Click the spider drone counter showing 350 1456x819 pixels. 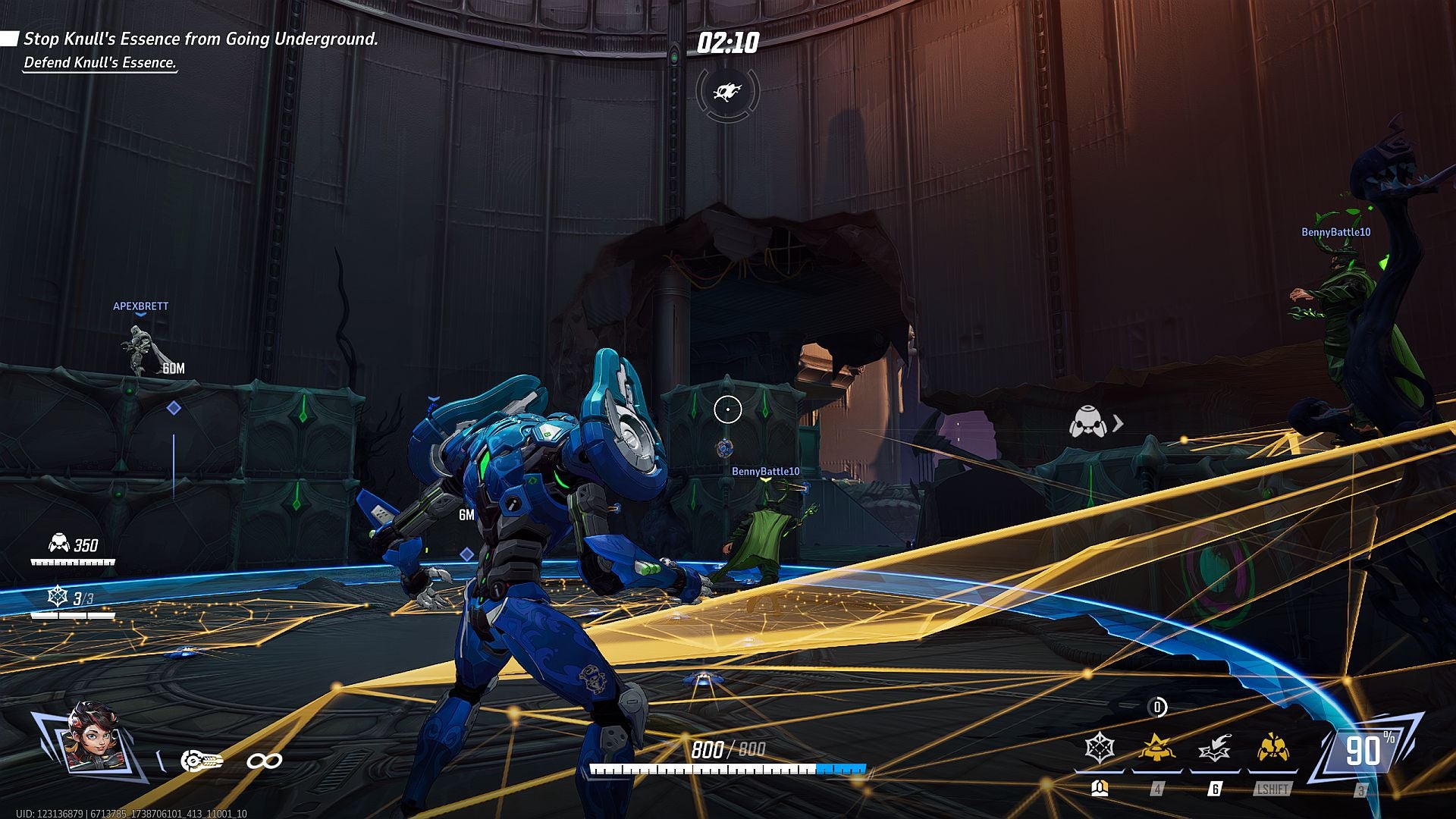tap(72, 544)
